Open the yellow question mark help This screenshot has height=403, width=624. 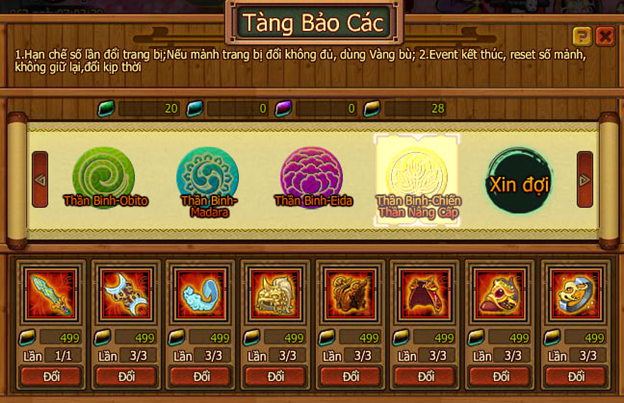coord(582,36)
